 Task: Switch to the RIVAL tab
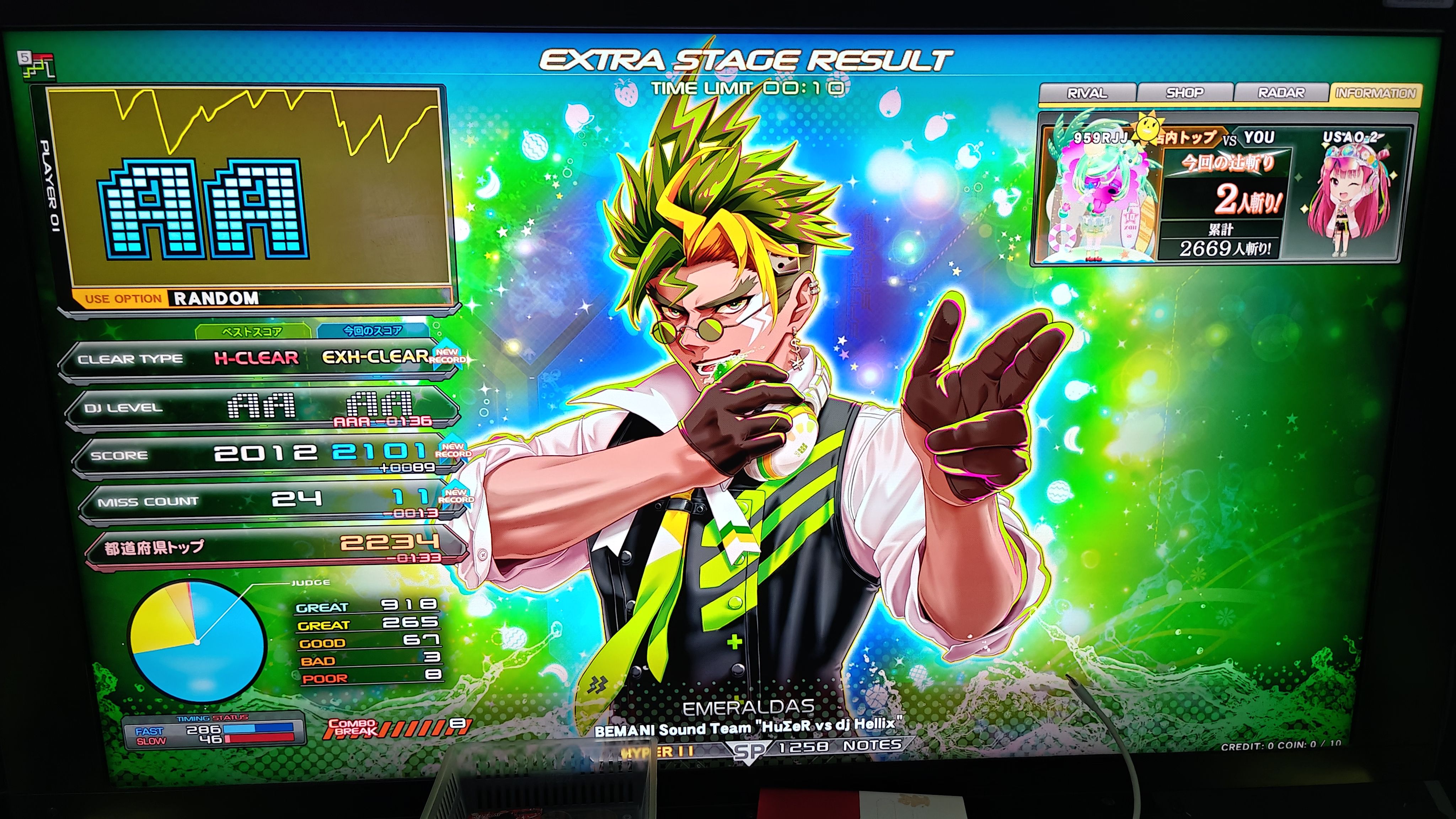pyautogui.click(x=1086, y=93)
